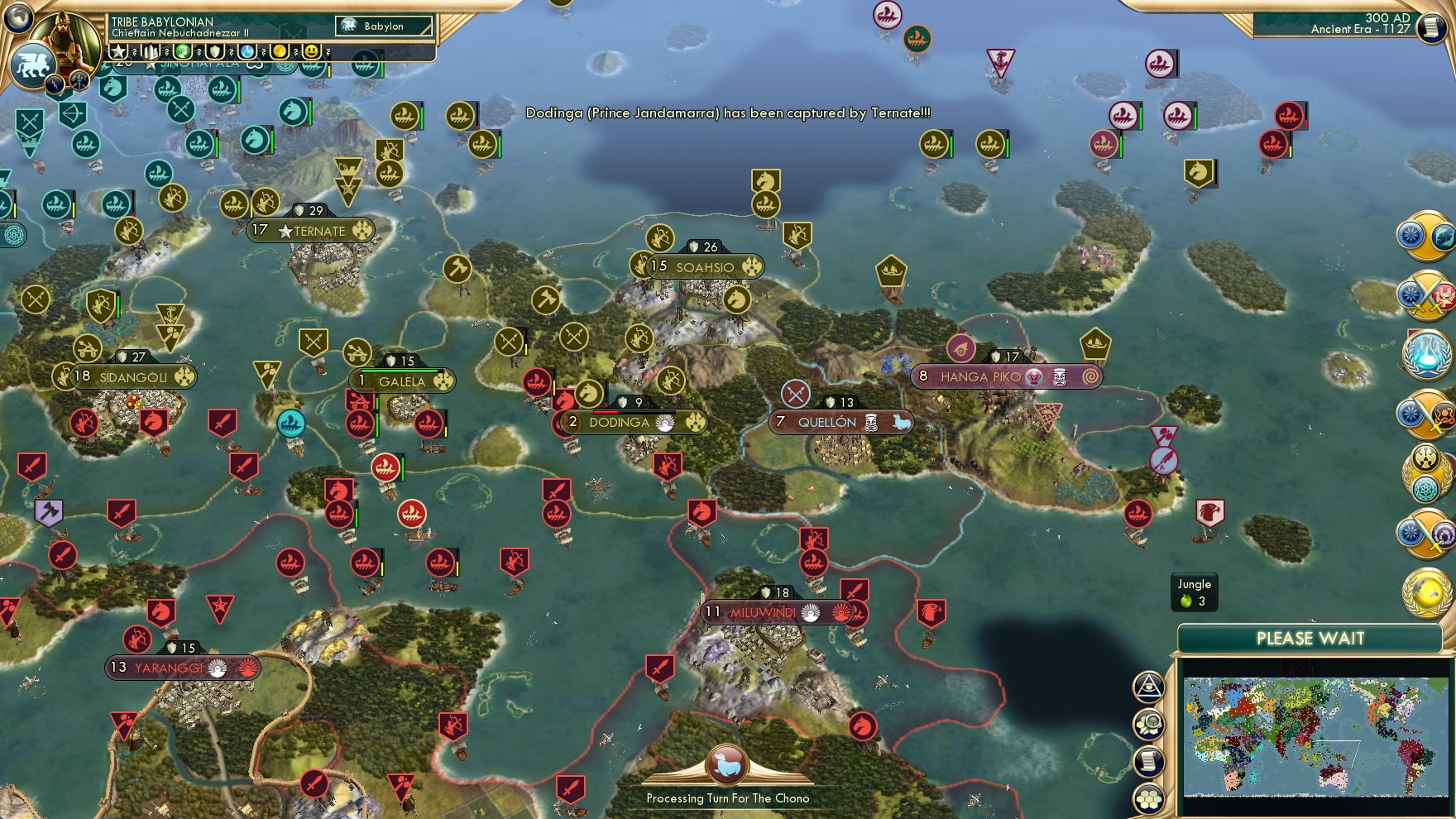
Task: Click the science flask icon in the resource bar
Action: [x=248, y=52]
